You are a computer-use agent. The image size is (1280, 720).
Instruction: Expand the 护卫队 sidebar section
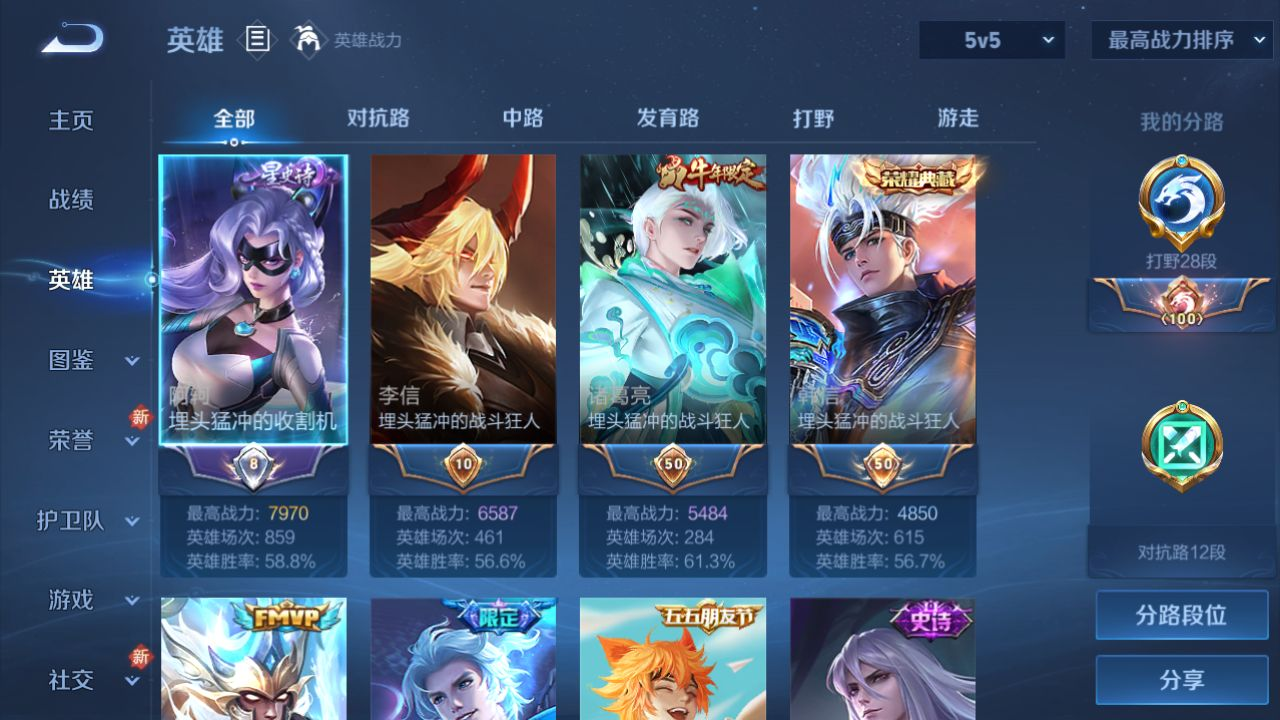pyautogui.click(x=88, y=520)
